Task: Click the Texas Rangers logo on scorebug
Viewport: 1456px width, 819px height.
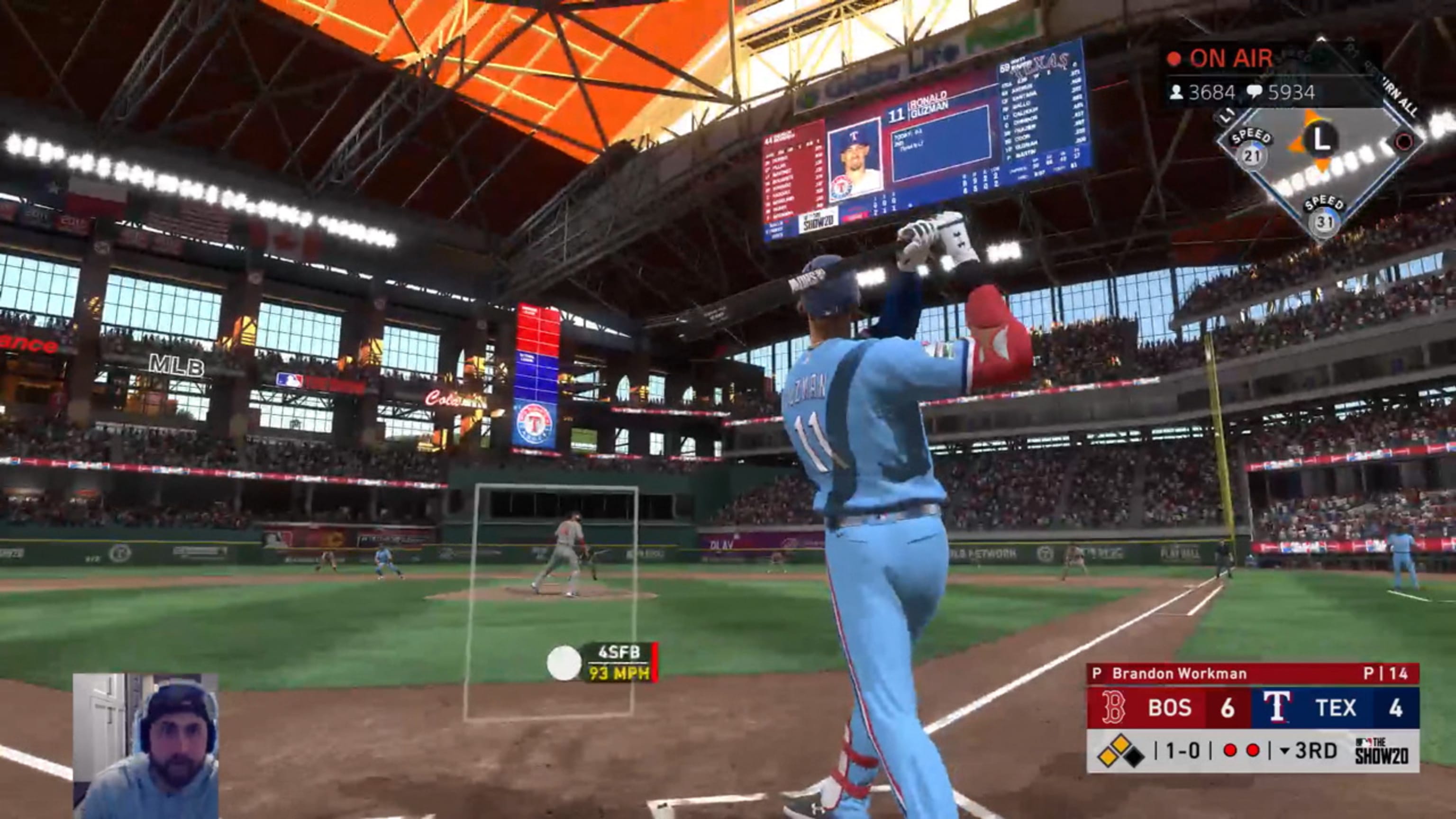Action: point(1277,707)
